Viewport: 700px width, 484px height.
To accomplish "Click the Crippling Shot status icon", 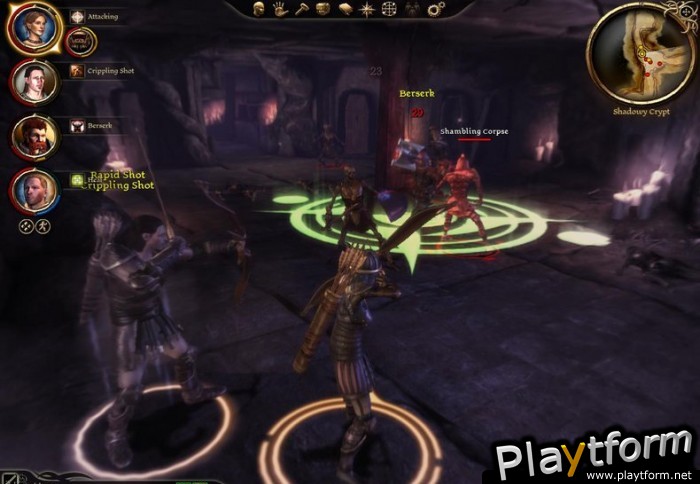I will (x=78, y=71).
